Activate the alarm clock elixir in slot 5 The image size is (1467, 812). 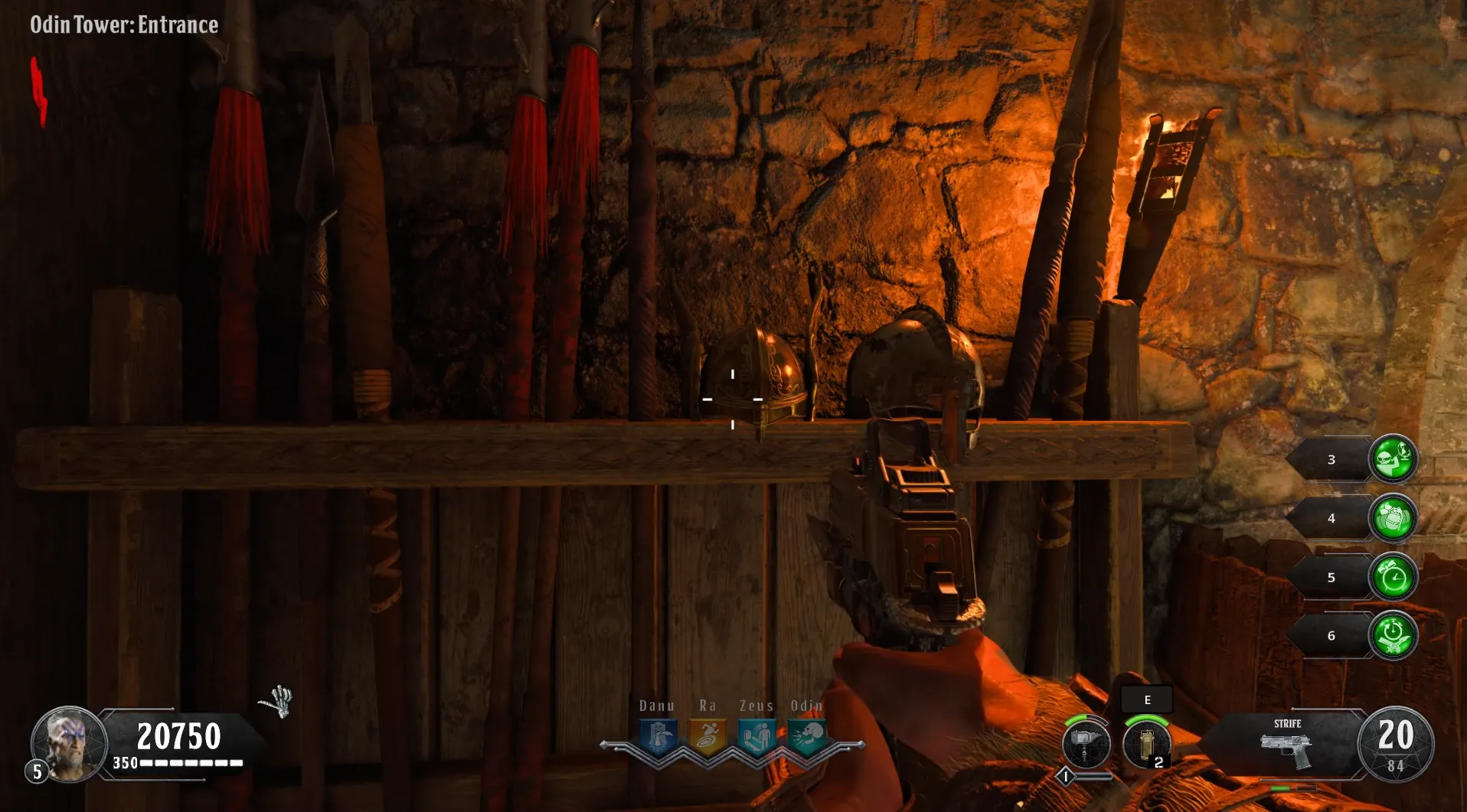(1393, 577)
